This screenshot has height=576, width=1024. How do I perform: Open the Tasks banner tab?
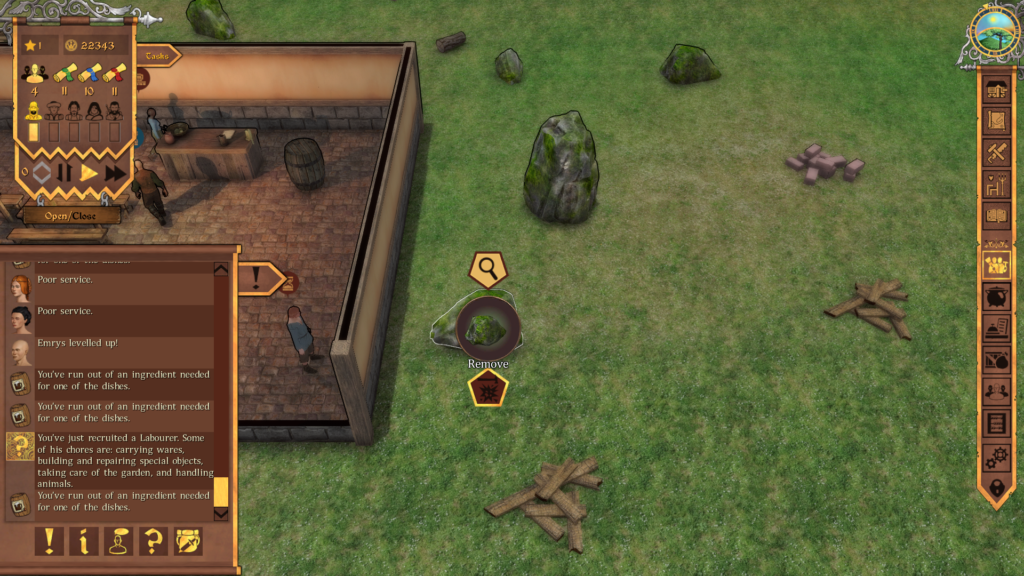(157, 56)
